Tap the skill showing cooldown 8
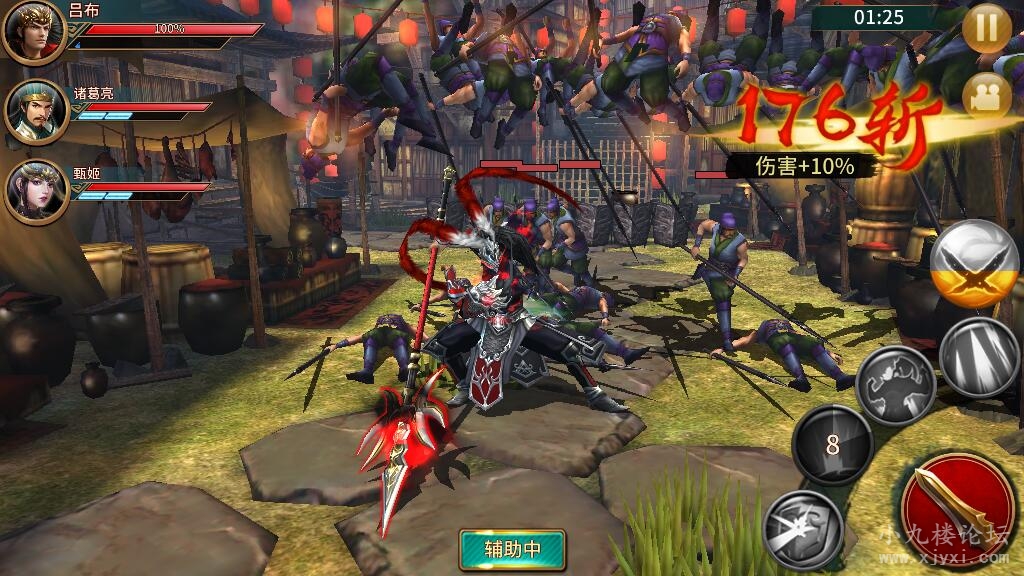Viewport: 1024px width, 576px height. coord(832,445)
